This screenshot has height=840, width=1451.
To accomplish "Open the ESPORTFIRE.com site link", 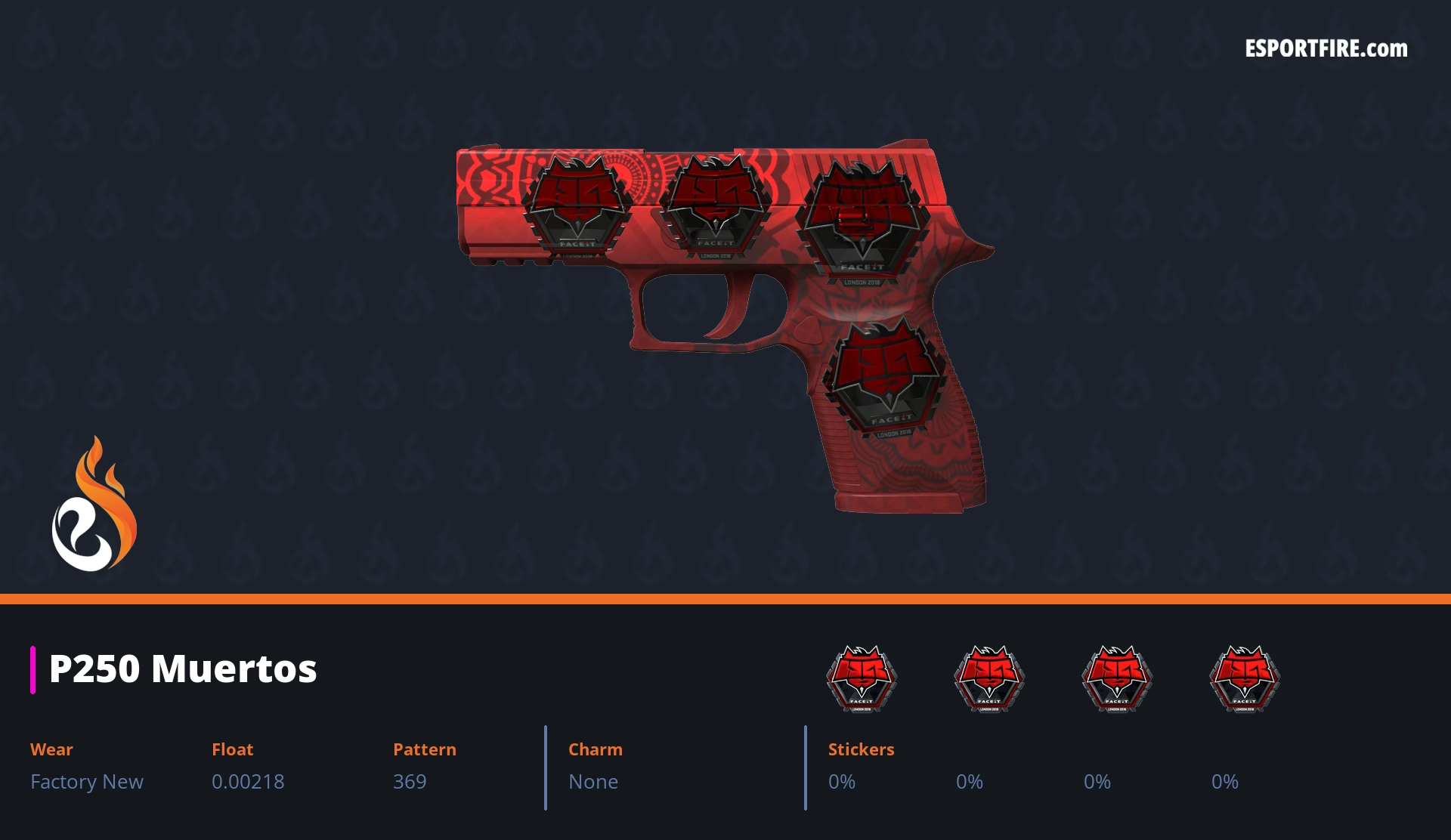I will coord(1326,49).
